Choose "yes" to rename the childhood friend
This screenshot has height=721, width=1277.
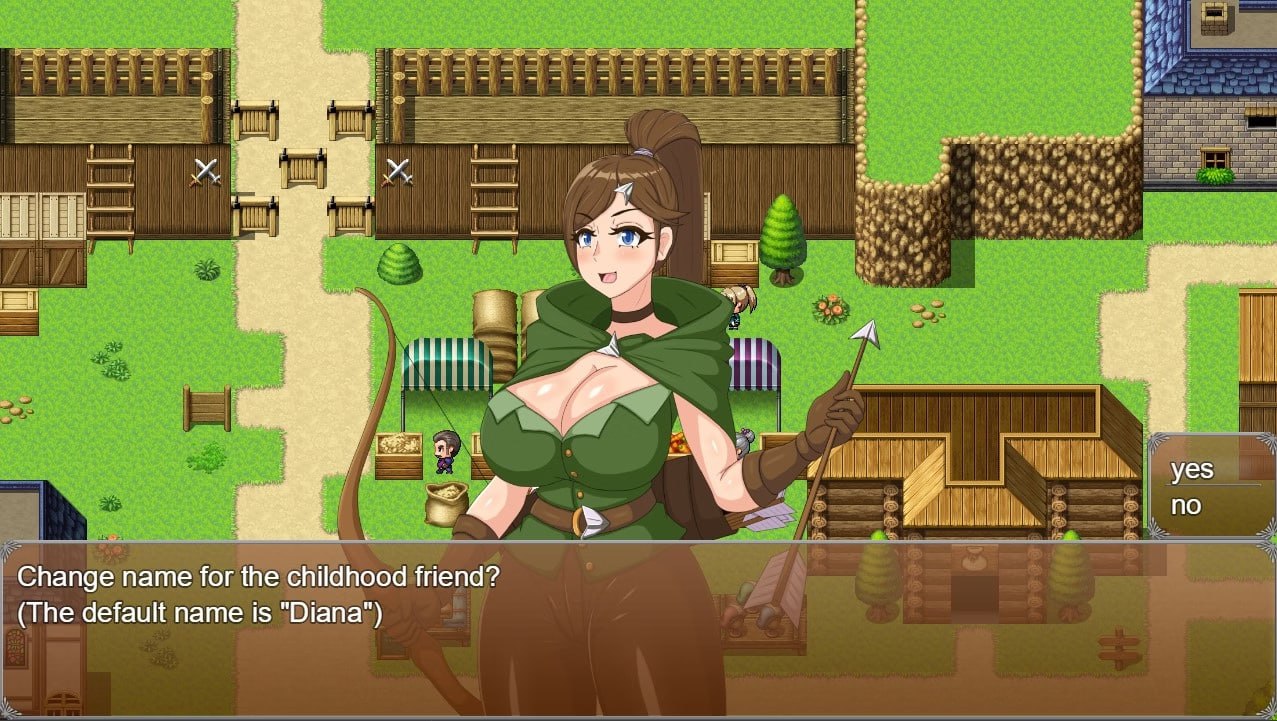pyautogui.click(x=1192, y=470)
